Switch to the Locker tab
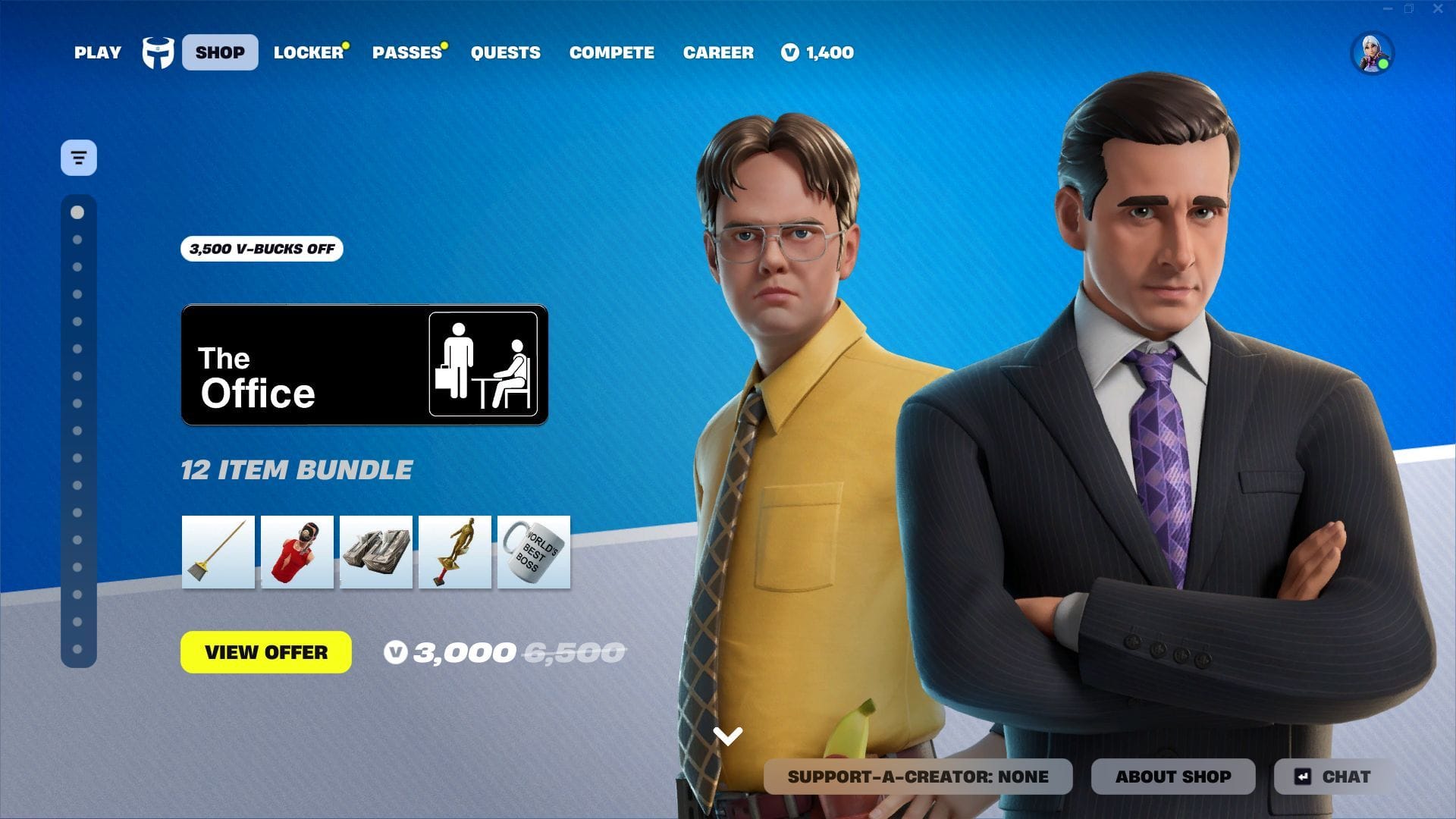 point(309,52)
